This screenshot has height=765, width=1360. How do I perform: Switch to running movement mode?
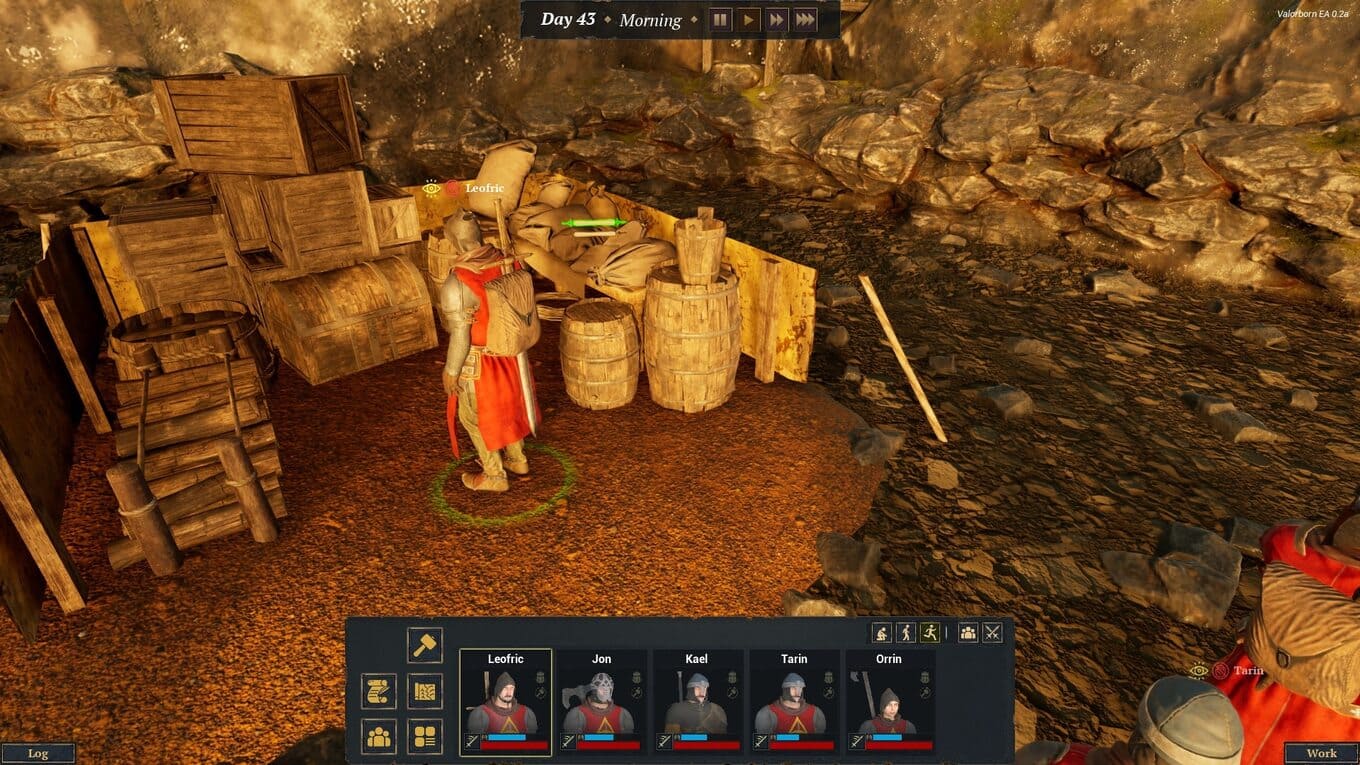[x=931, y=632]
